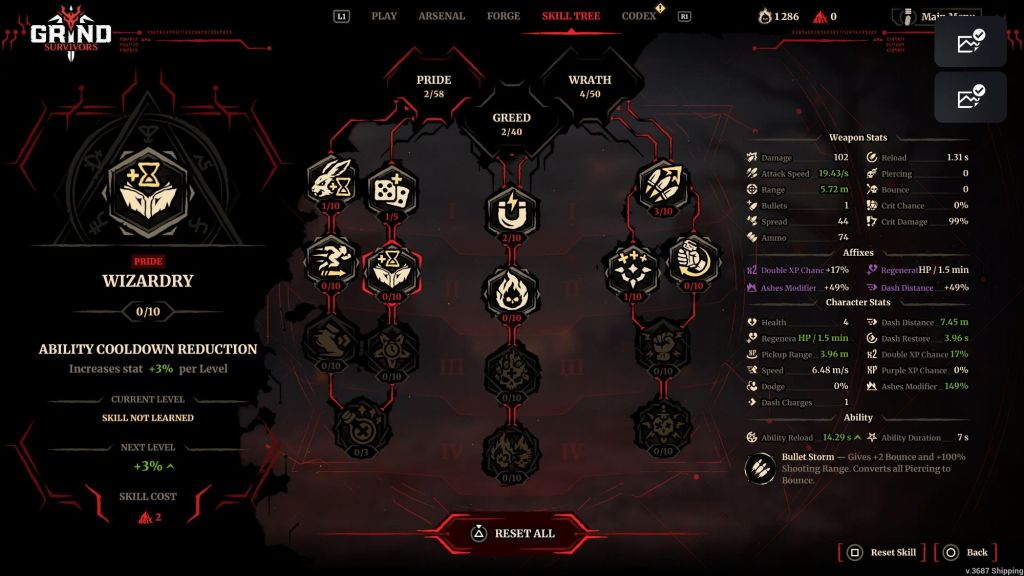Viewport: 1024px width, 576px height.
Task: Select the sparkles skill node in Wrath
Action: click(x=632, y=268)
